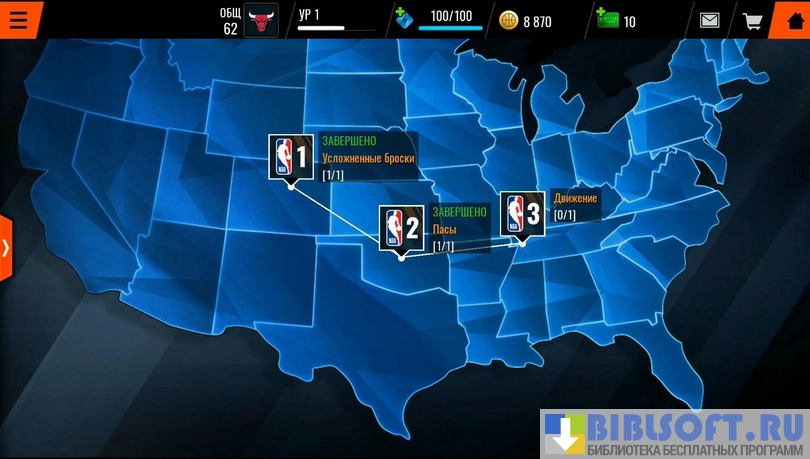Select map marker 1 Усложненные броски

click(291, 158)
